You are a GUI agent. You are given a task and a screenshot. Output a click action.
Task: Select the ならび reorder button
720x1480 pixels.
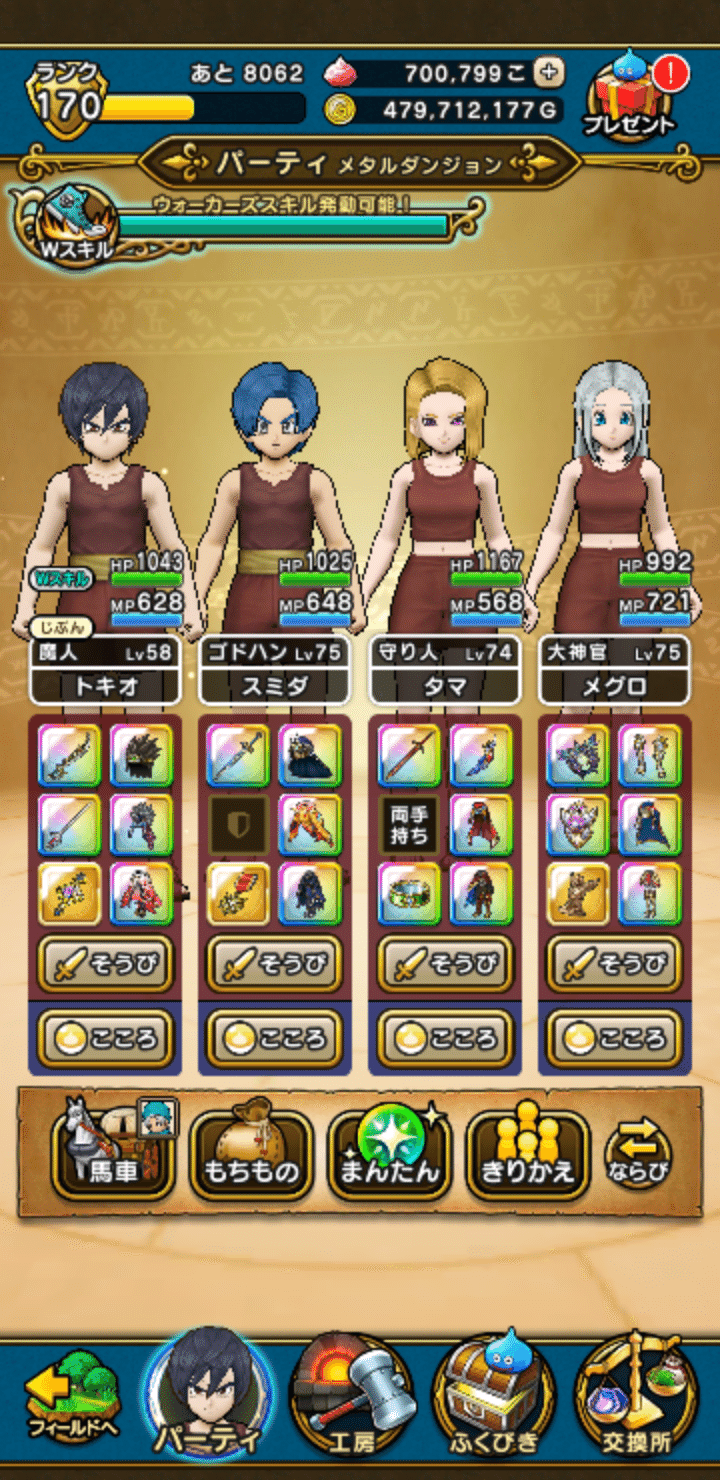[x=638, y=1155]
